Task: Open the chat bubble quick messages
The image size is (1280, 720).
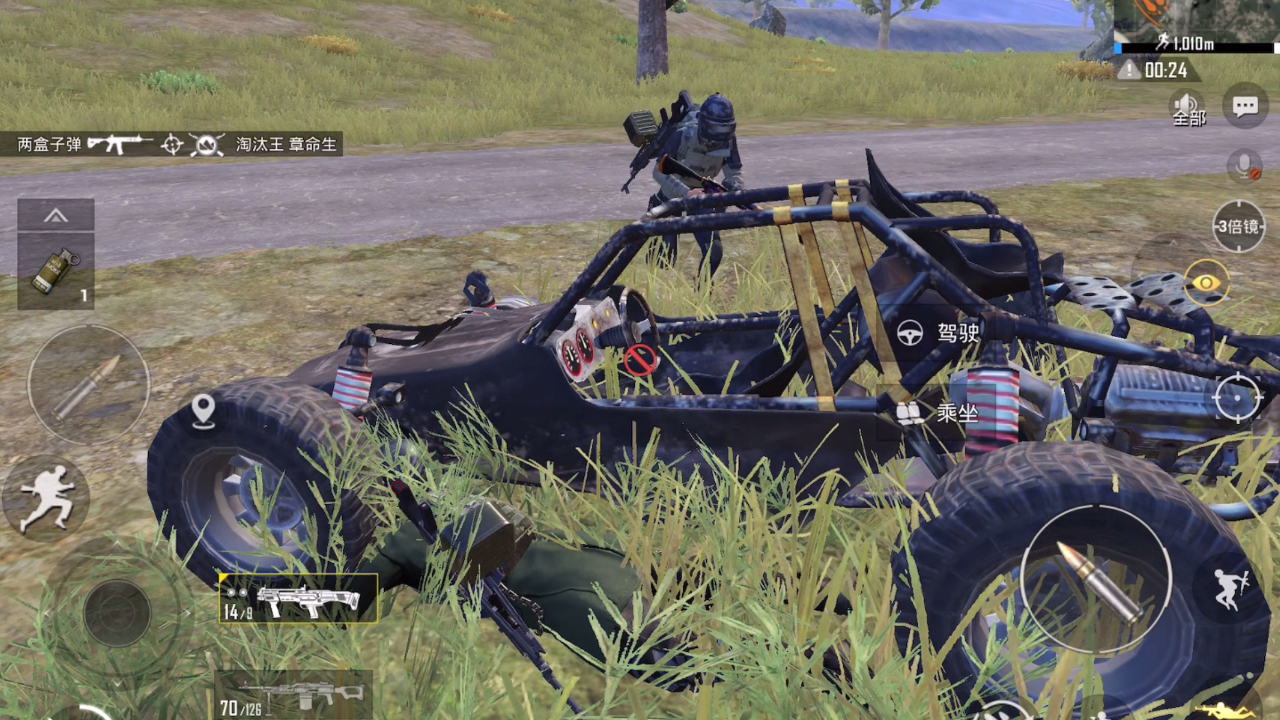Action: coord(1245,106)
